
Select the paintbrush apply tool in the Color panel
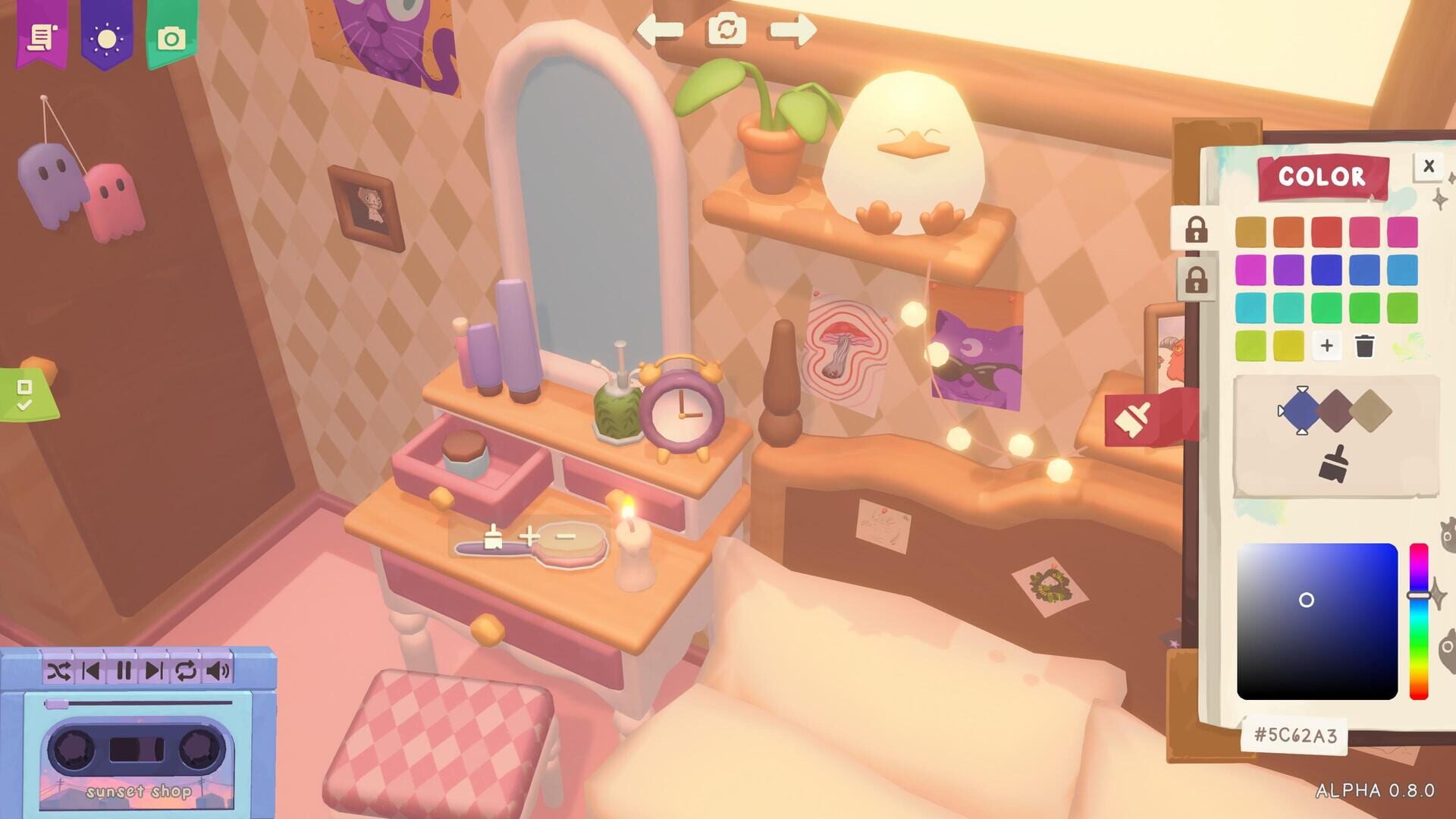tap(1336, 463)
